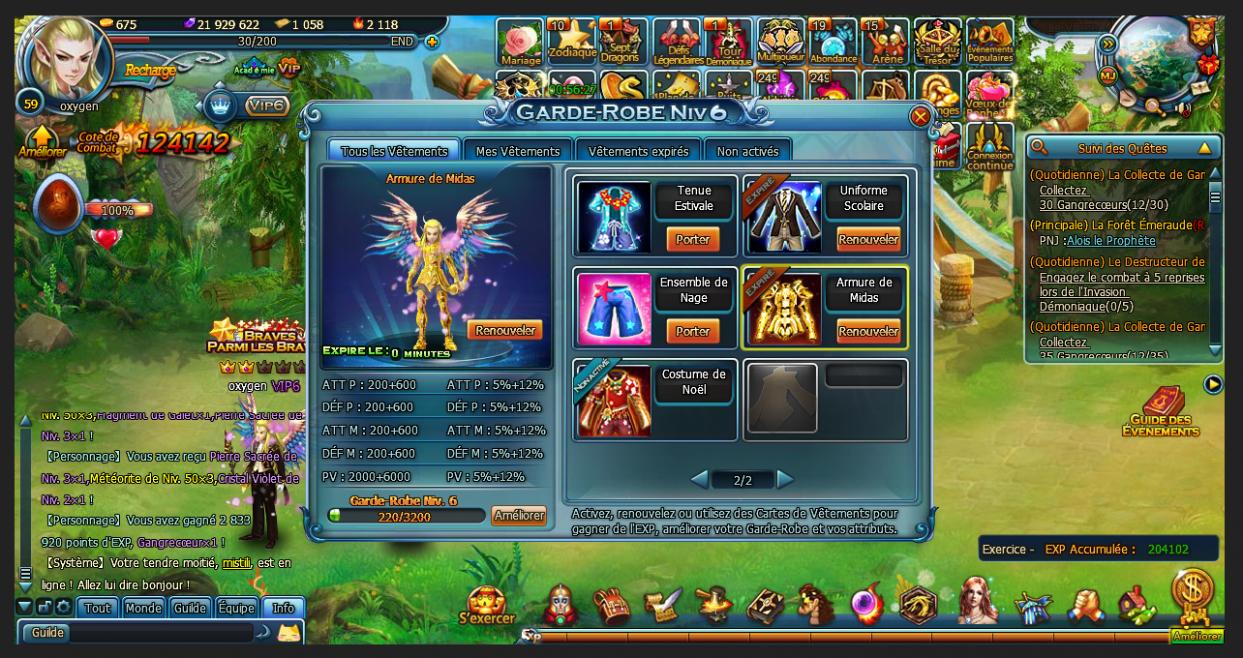The height and width of the screenshot is (658, 1243).
Task: Go to the next wardrobe page
Action: point(785,480)
